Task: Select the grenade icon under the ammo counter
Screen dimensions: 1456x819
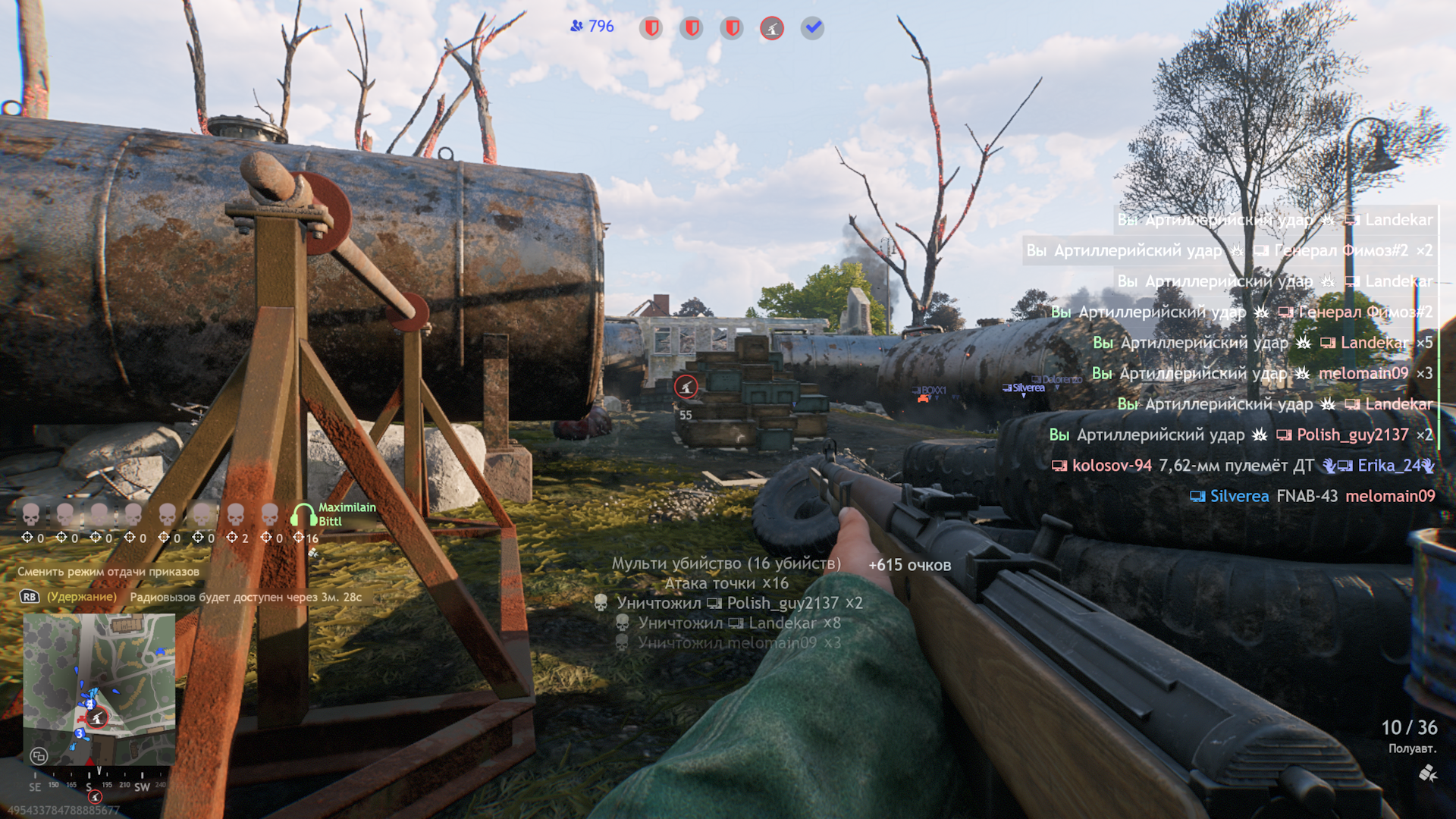Action: point(1427,773)
